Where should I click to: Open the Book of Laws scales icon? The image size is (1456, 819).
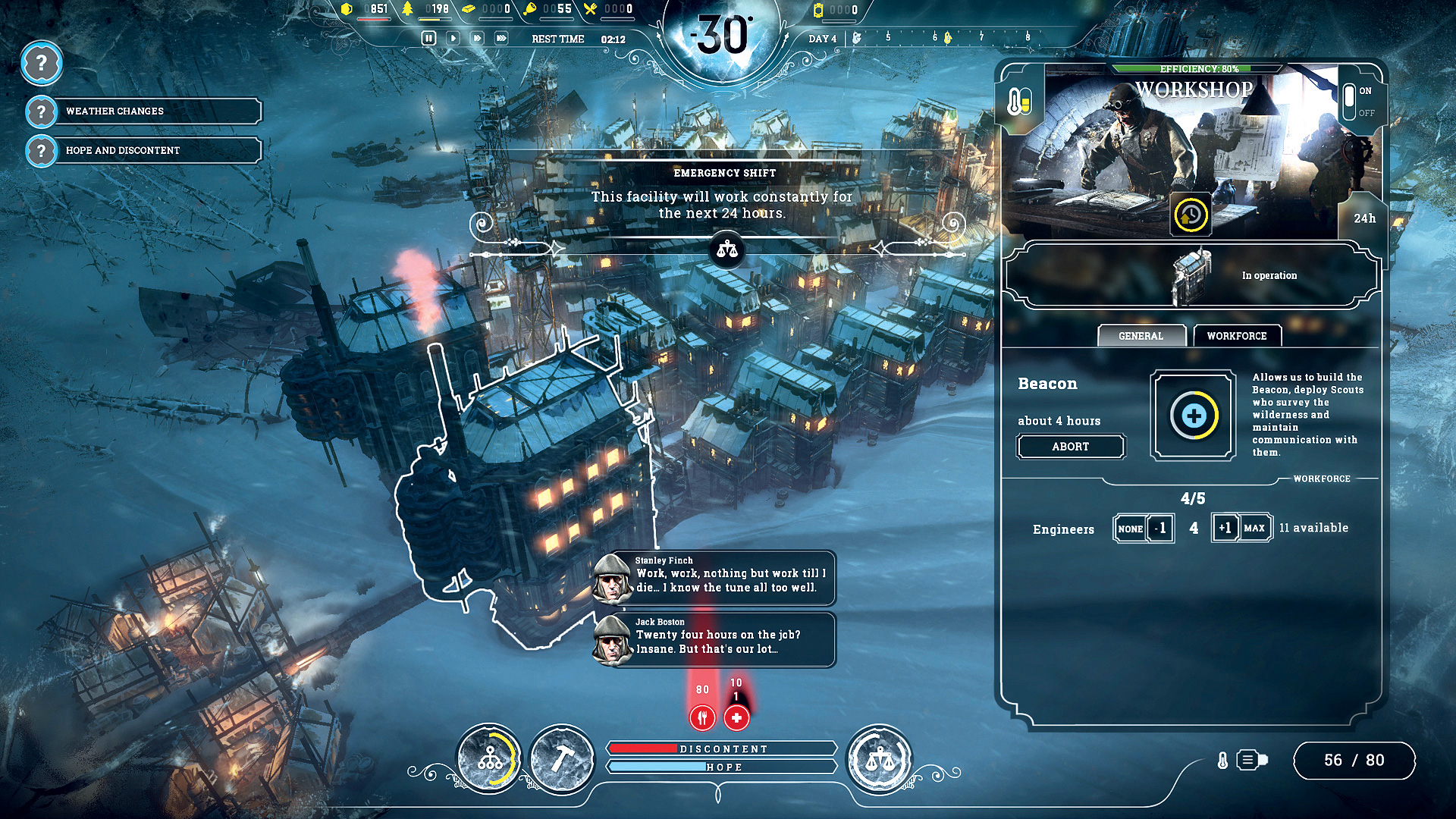(x=881, y=761)
